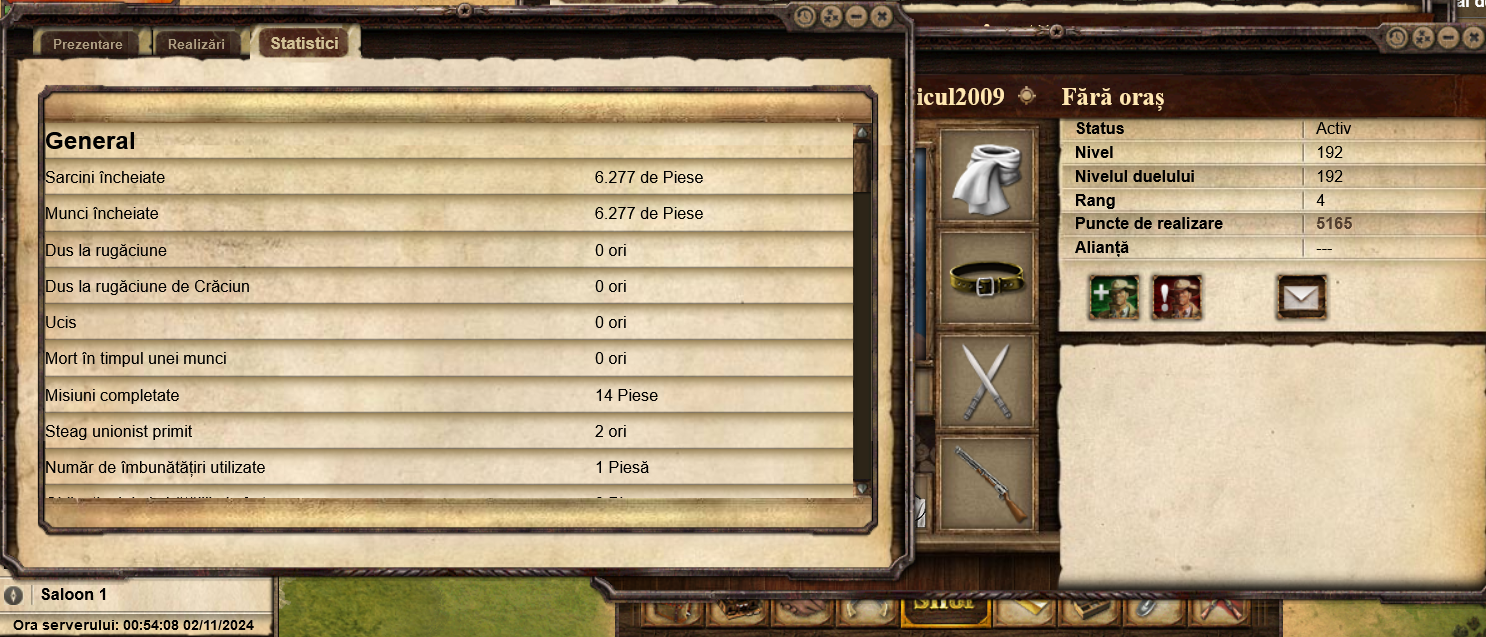
Task: Report player with the red exclamation icon
Action: (1177, 297)
